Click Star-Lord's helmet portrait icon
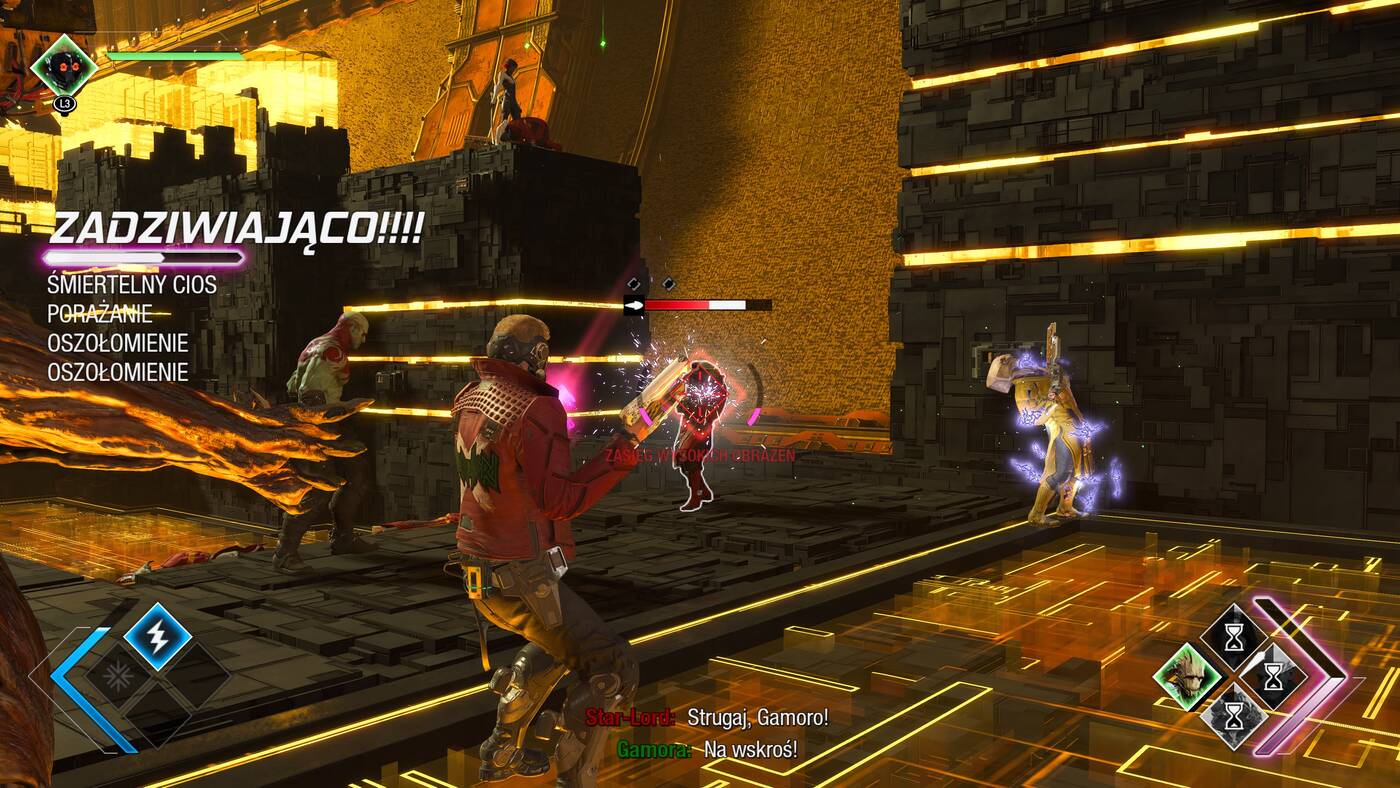 pos(65,66)
